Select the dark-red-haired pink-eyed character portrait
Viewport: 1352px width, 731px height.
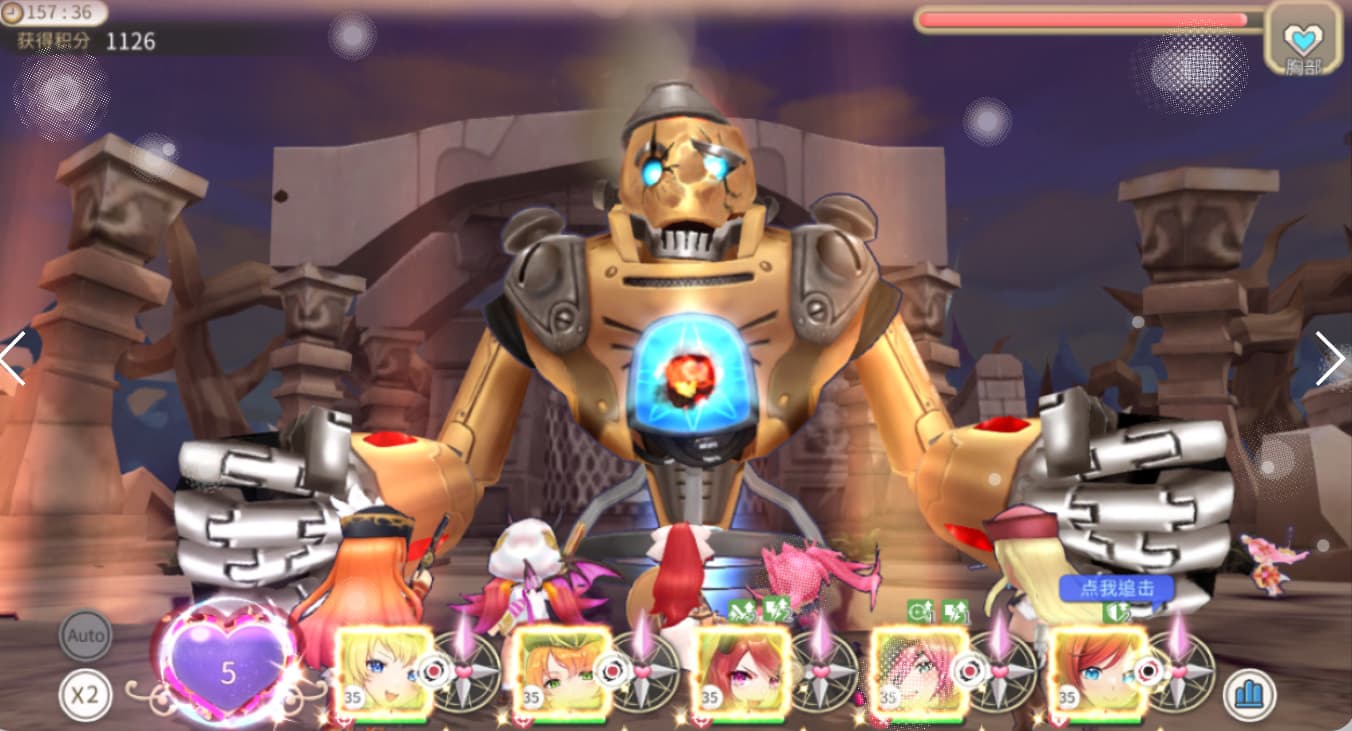pyautogui.click(x=741, y=672)
